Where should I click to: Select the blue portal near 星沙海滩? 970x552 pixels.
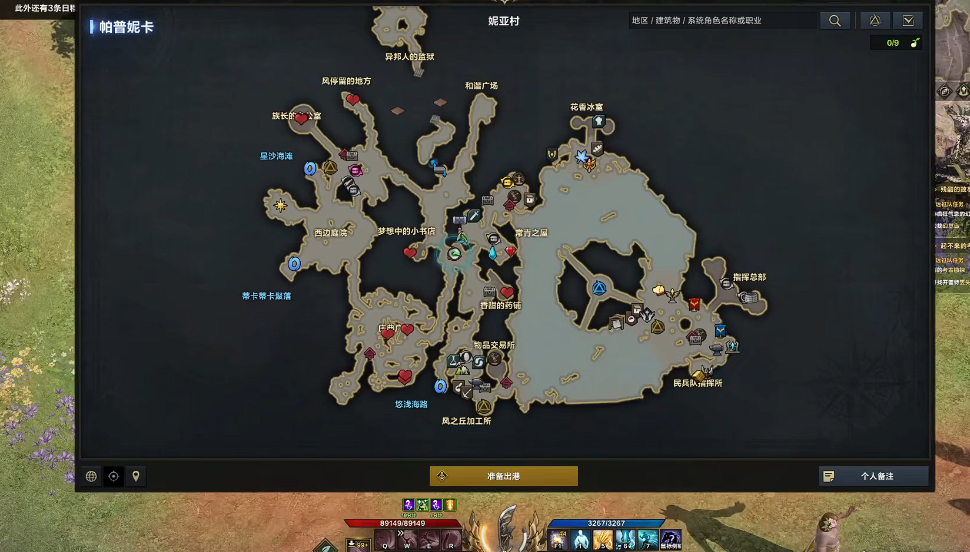click(310, 169)
